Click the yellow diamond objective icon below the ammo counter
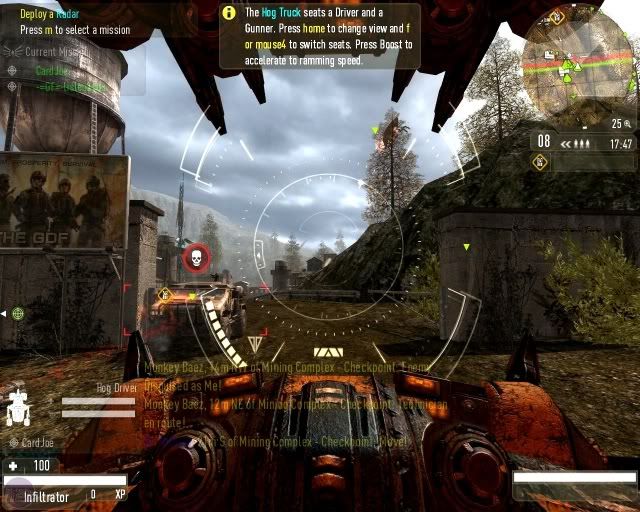Viewport: 640px width, 512px height. tap(540, 162)
